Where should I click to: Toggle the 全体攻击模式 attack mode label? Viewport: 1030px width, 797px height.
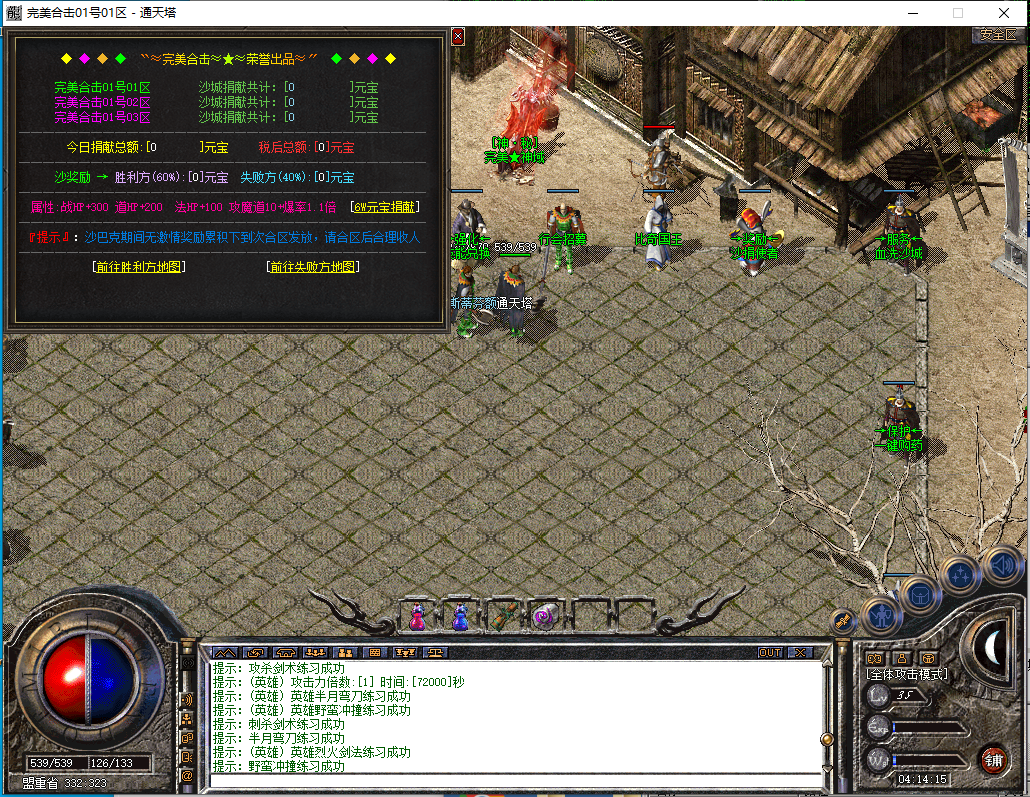(908, 674)
